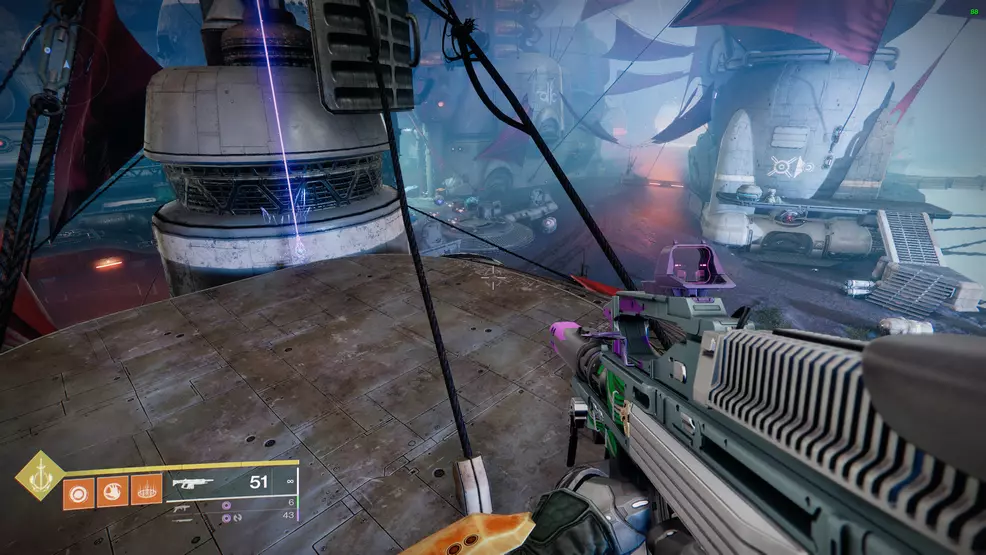Use the grenade ability ring icon

tap(78, 491)
